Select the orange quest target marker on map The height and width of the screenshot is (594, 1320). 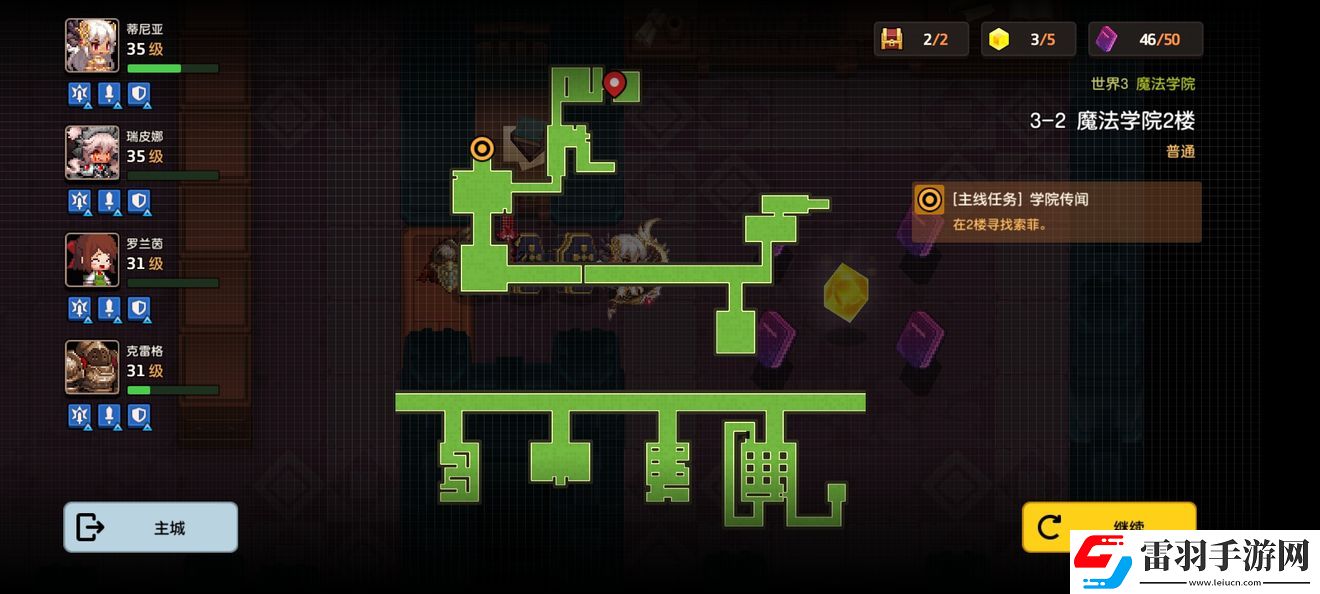(482, 149)
